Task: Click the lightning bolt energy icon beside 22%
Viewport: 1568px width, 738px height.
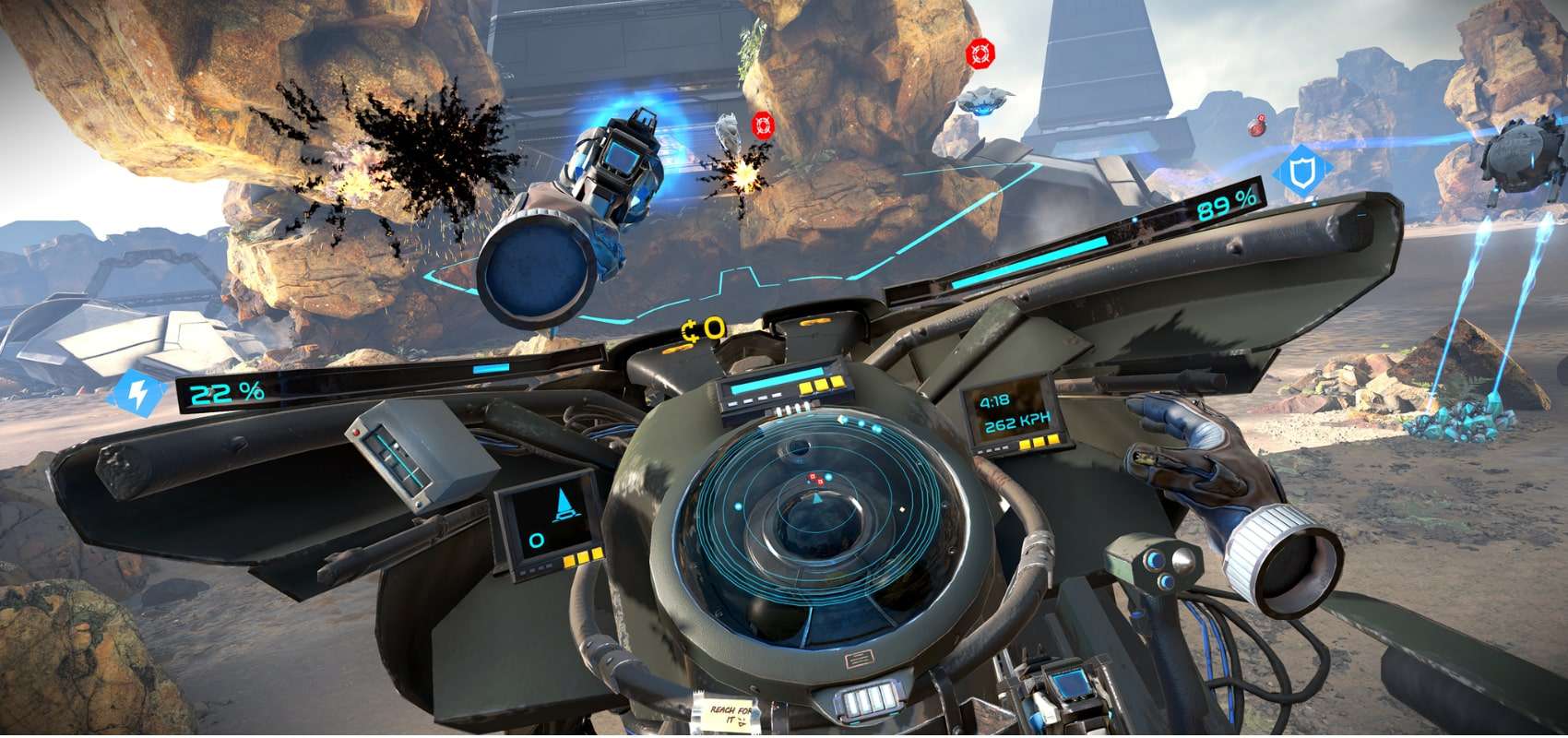Action: (x=140, y=394)
